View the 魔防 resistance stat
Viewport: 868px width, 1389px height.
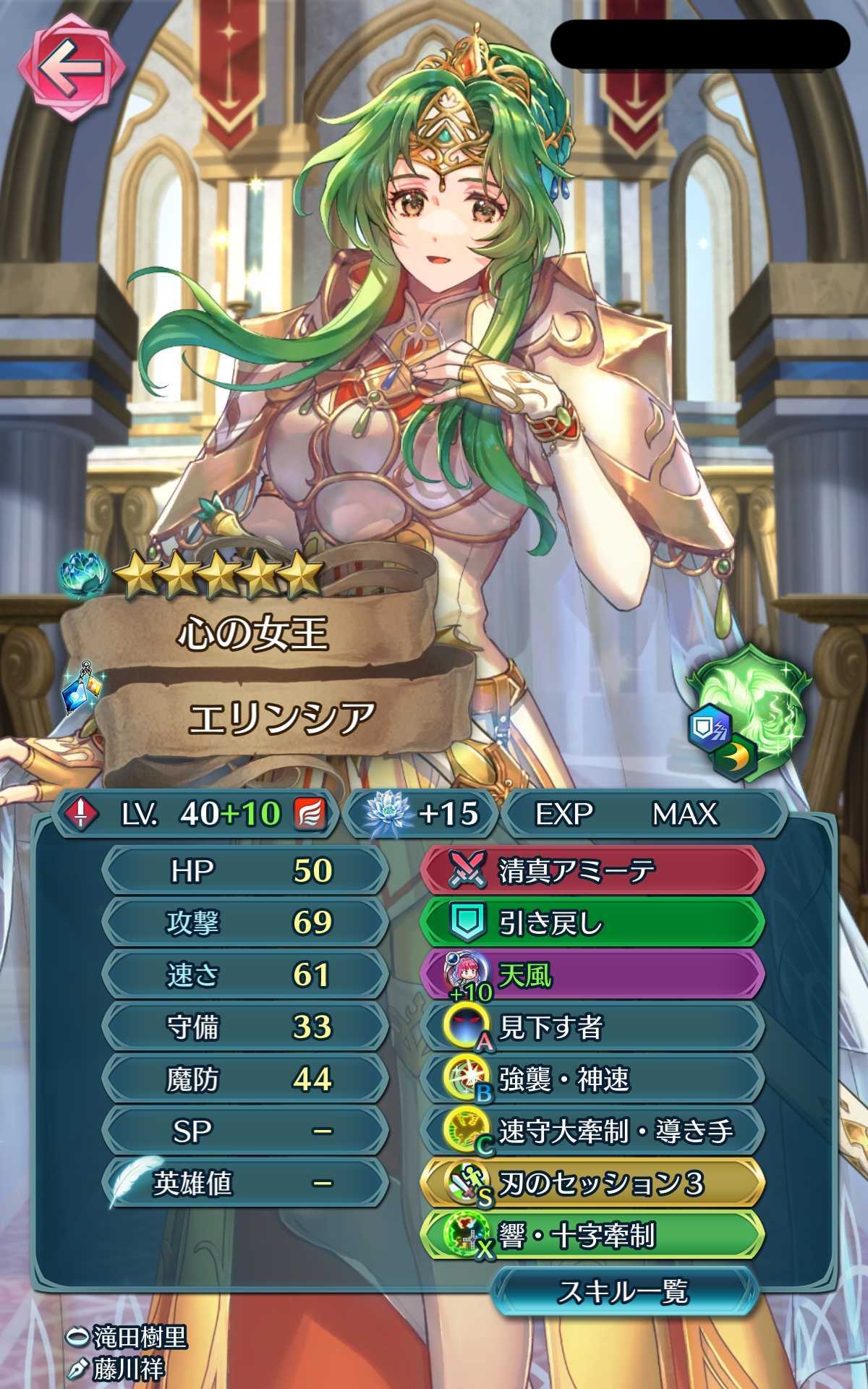pos(244,1079)
